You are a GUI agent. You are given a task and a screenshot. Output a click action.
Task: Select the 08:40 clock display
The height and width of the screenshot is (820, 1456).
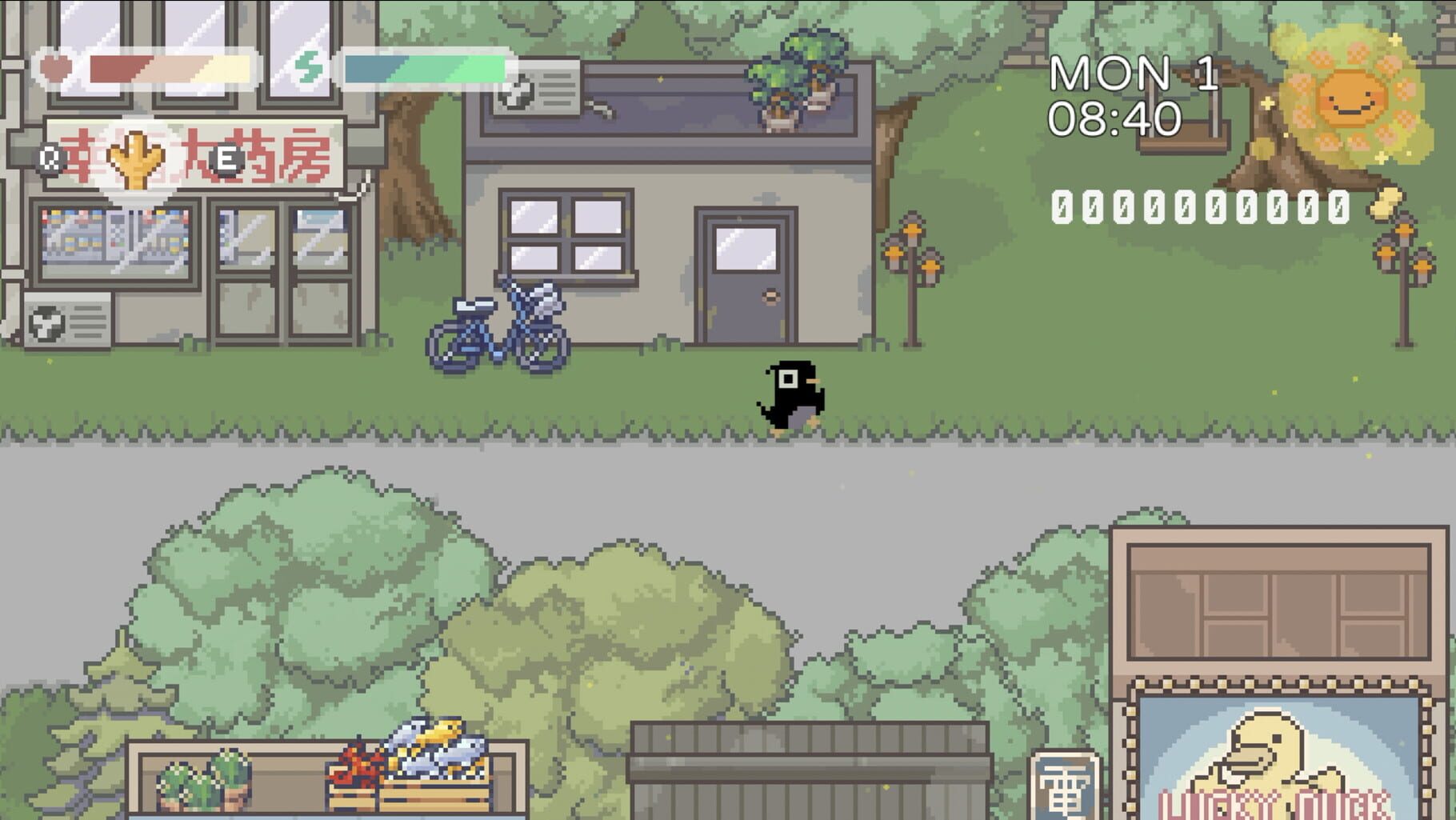(1116, 118)
